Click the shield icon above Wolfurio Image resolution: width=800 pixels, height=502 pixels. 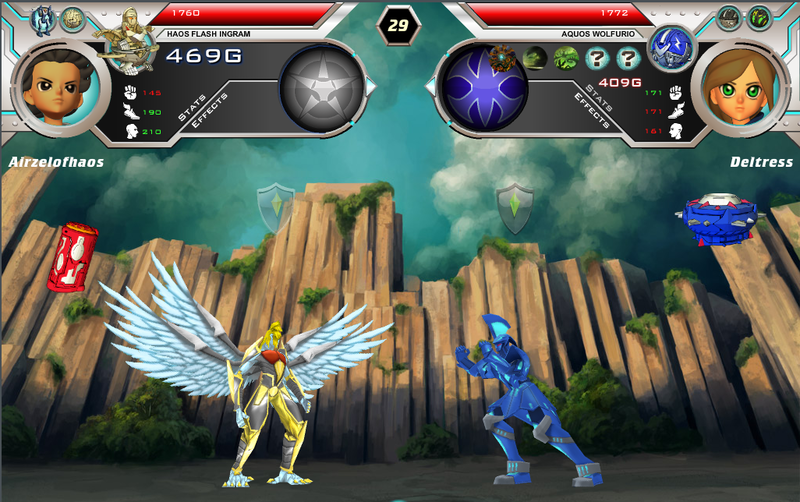(x=514, y=206)
